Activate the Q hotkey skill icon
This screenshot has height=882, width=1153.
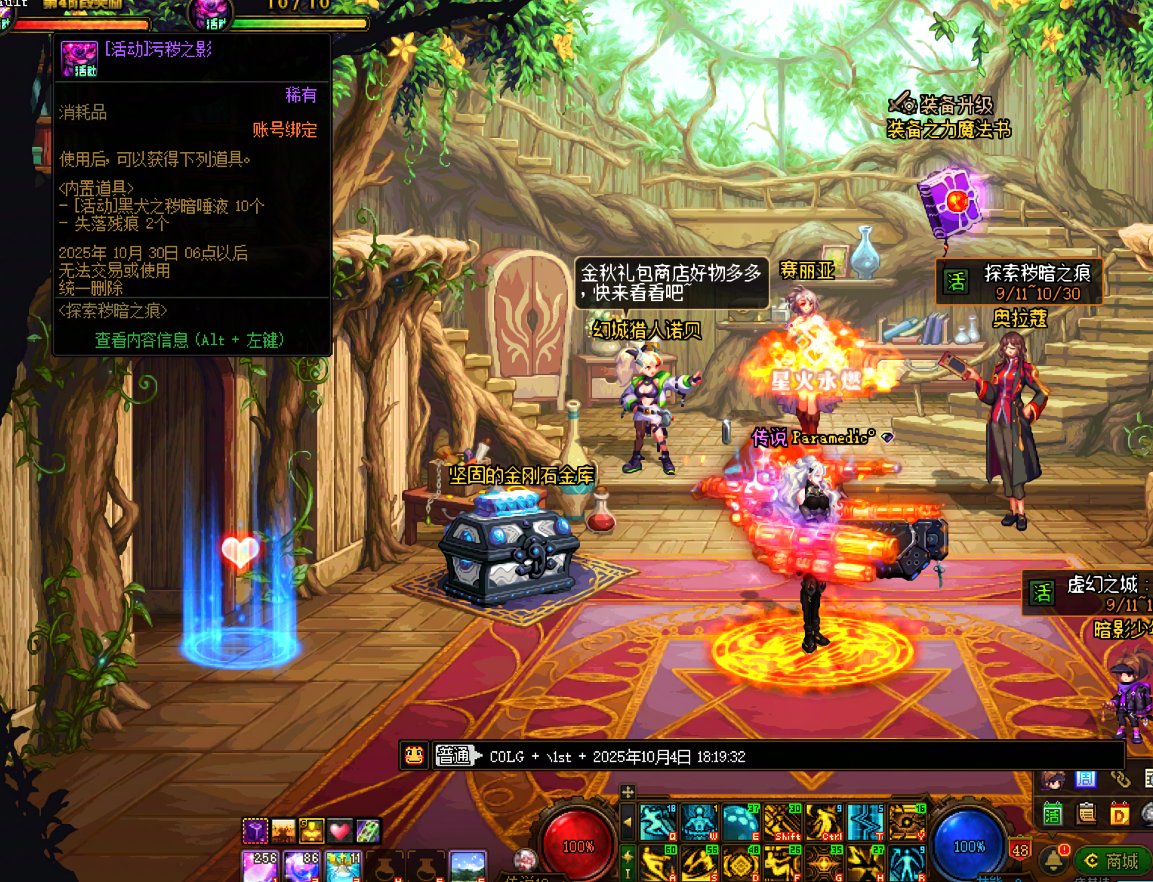click(x=657, y=822)
